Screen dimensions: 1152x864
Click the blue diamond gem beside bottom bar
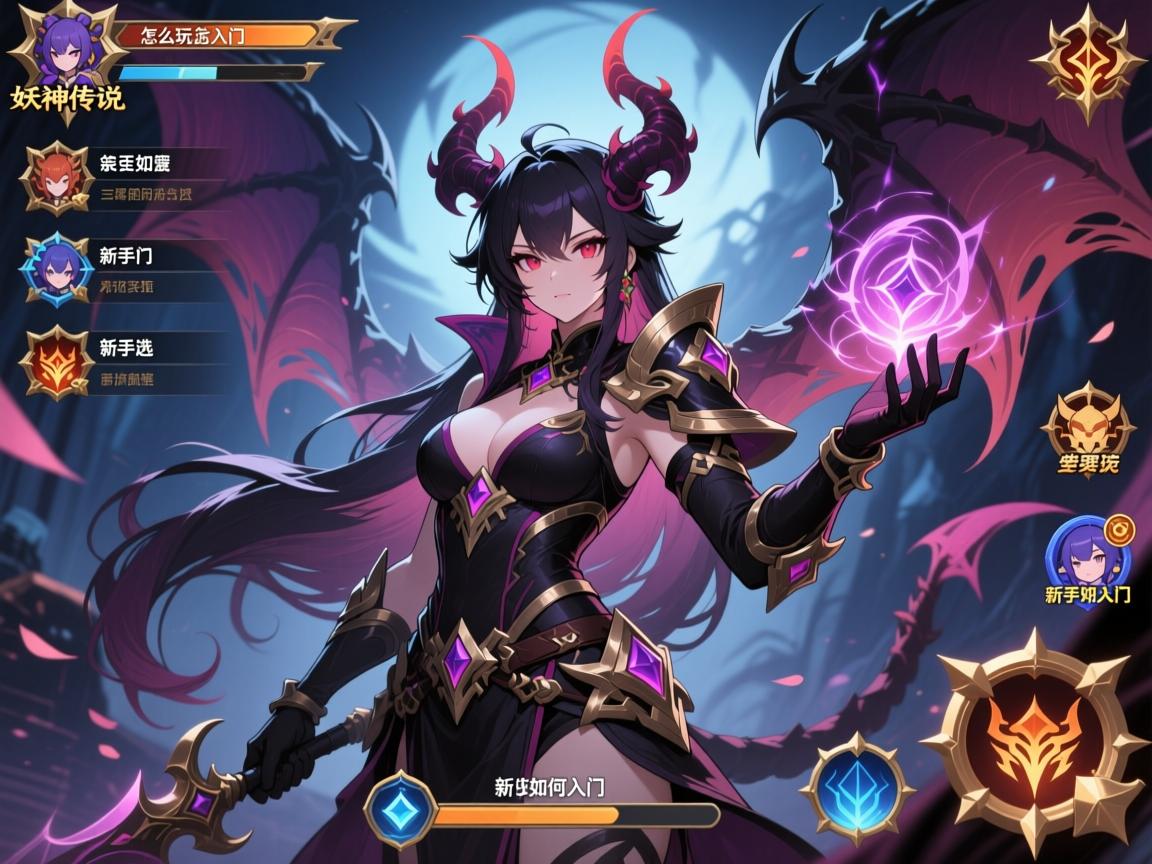pos(401,809)
